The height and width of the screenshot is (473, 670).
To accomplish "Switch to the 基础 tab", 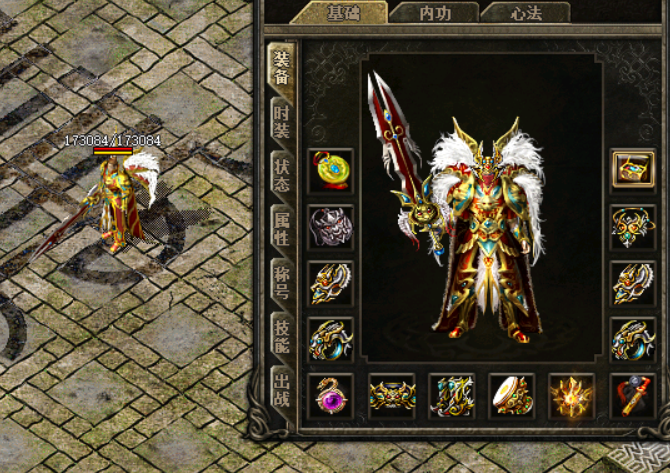I will click(343, 13).
